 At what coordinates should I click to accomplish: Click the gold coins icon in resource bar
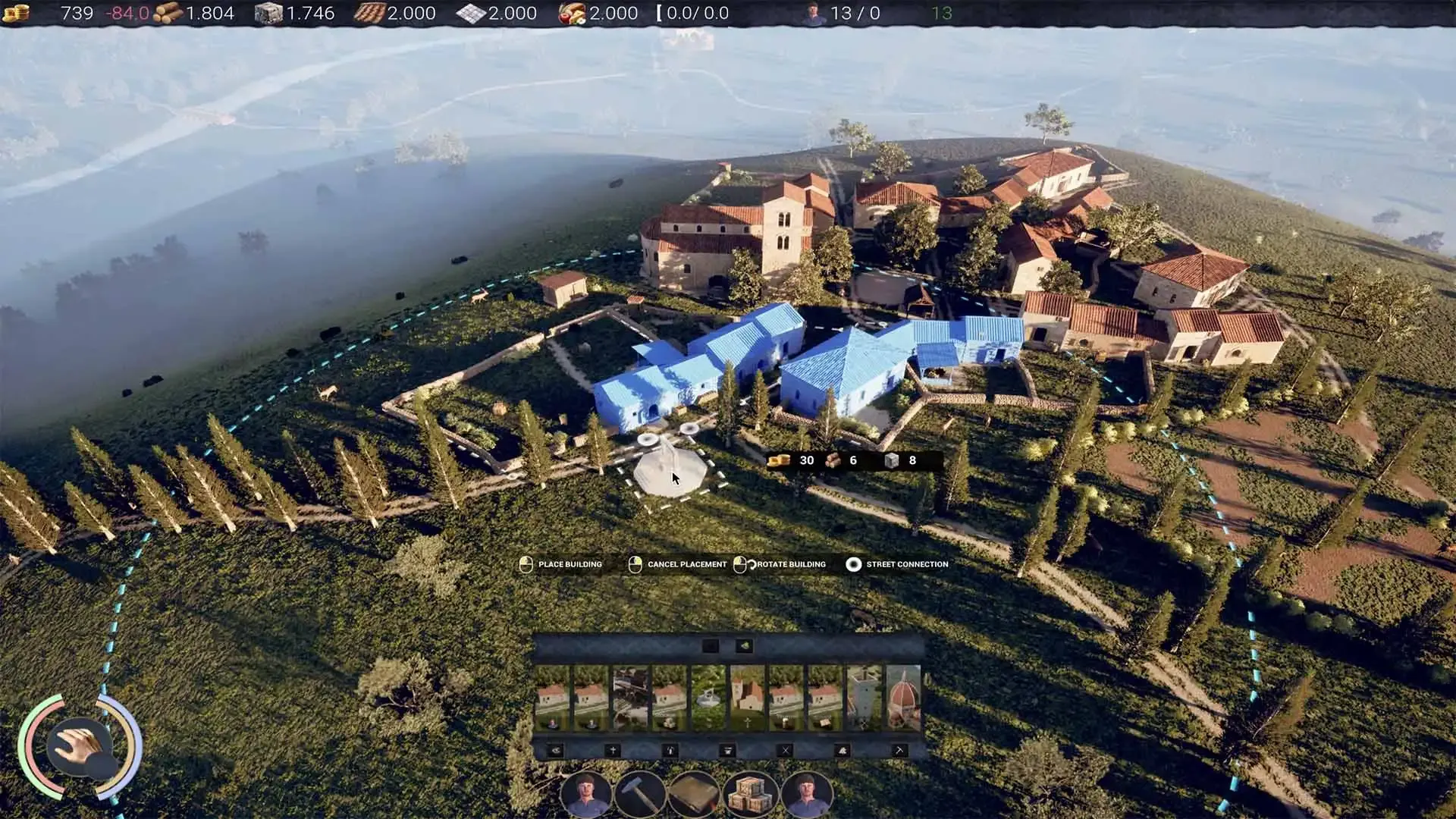point(17,11)
